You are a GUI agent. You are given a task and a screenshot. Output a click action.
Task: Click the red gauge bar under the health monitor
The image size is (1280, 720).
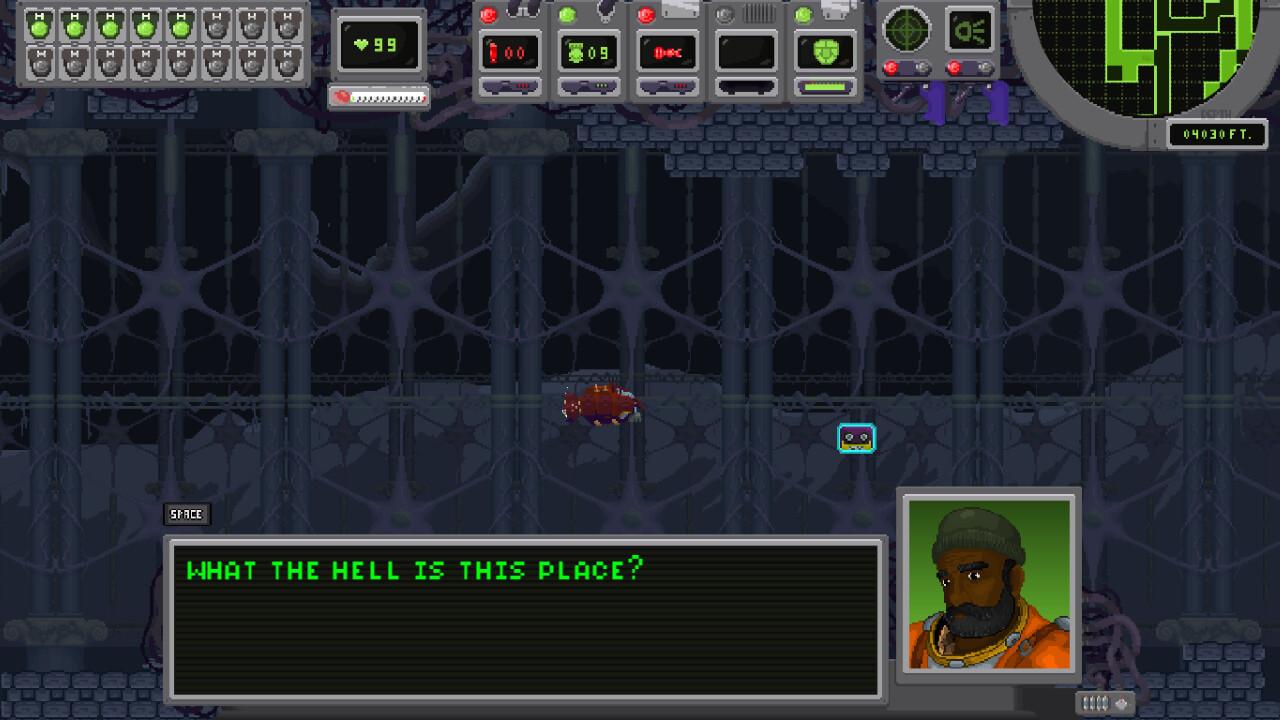click(380, 97)
